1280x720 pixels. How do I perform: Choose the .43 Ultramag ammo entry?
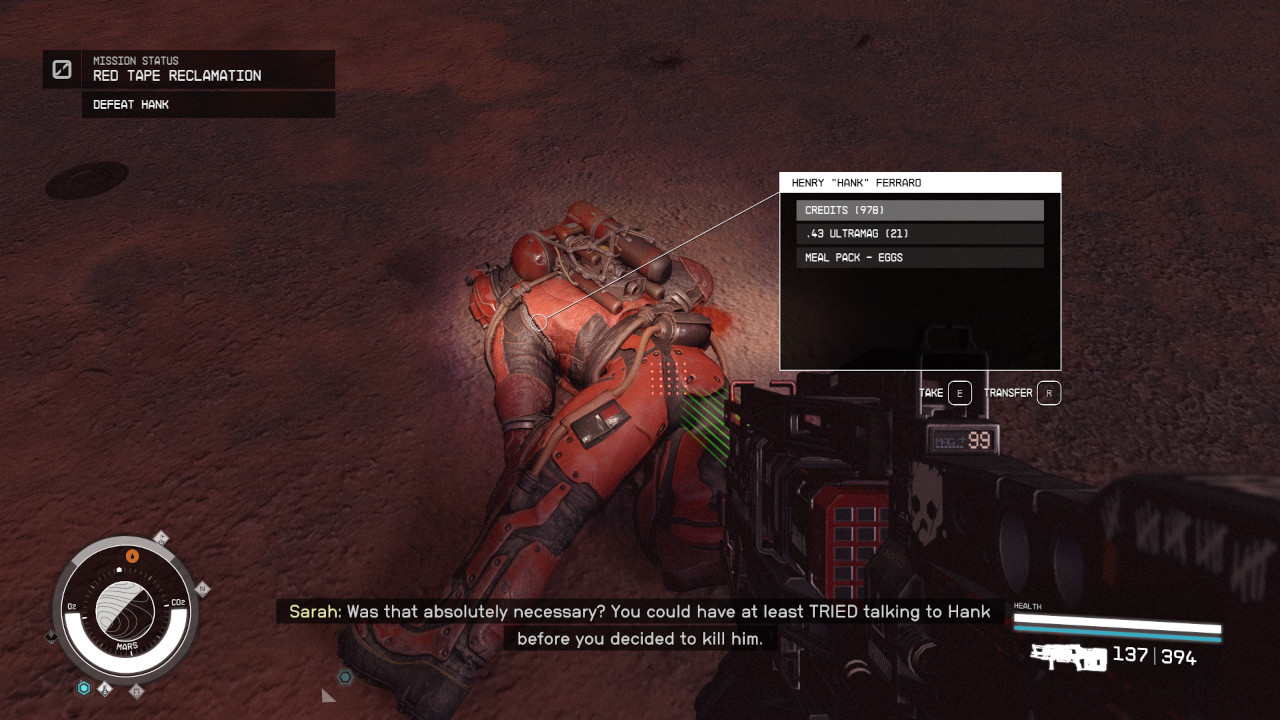coord(919,234)
